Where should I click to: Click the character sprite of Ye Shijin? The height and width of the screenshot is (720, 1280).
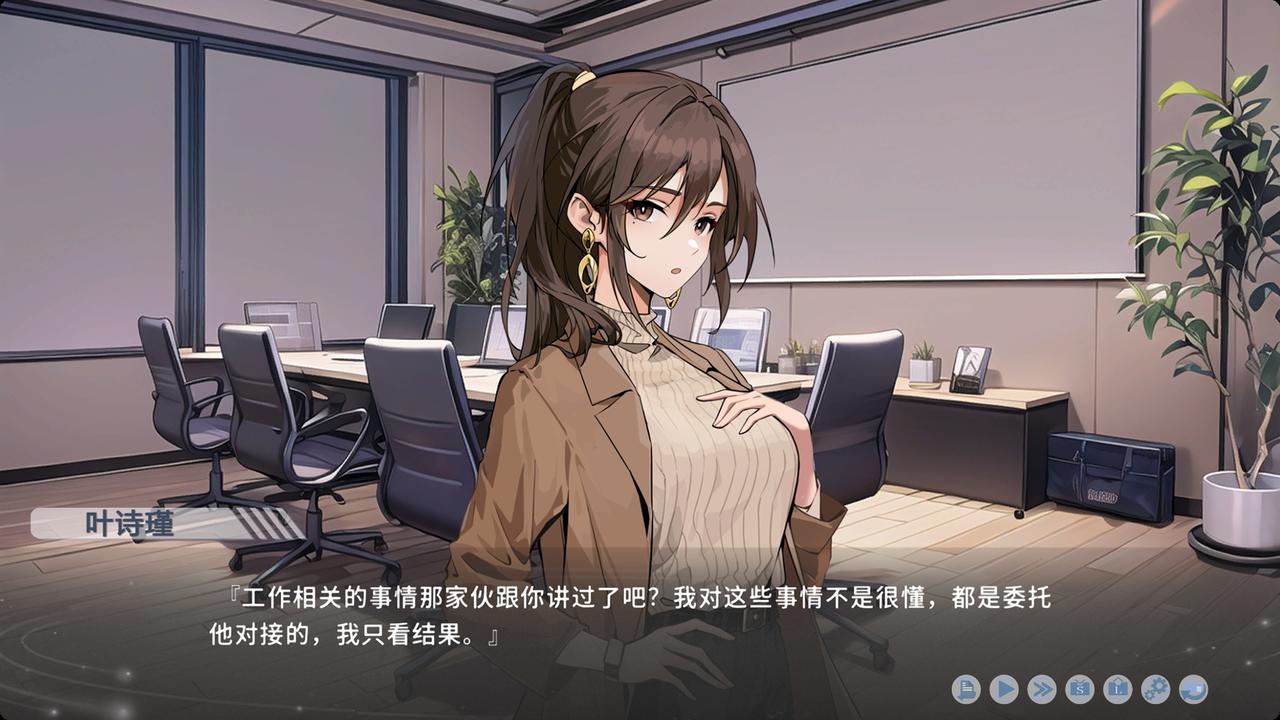650,350
